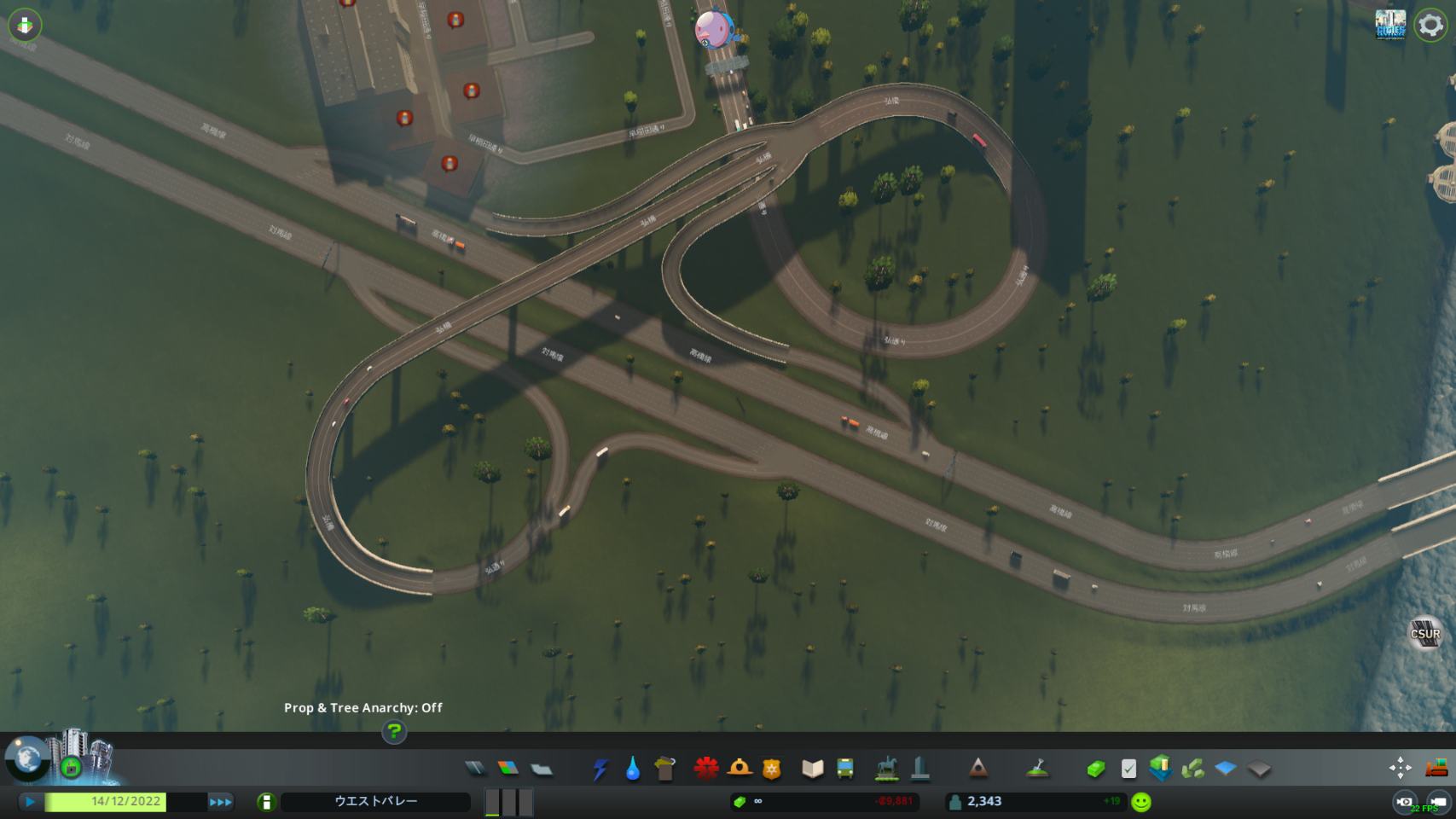
Task: Activate the bulldozer tool
Action: pos(1436,768)
